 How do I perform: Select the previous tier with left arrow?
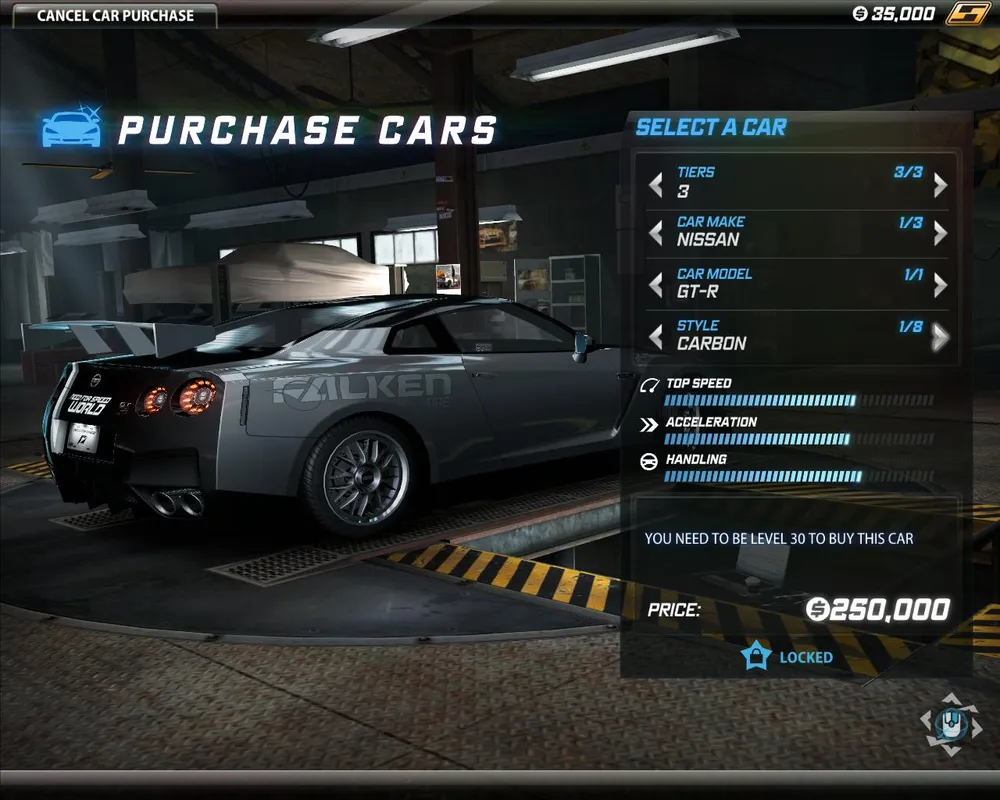656,184
